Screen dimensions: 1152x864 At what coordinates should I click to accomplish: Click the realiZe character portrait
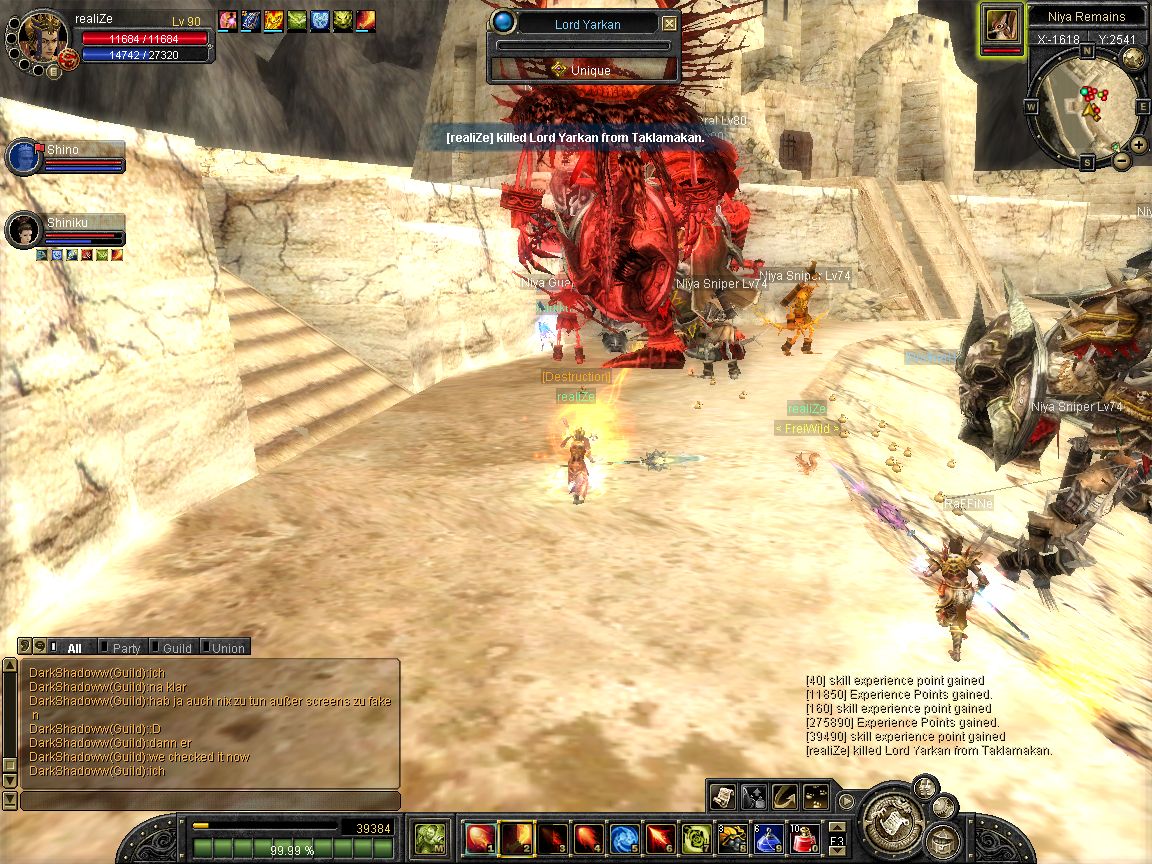point(43,37)
